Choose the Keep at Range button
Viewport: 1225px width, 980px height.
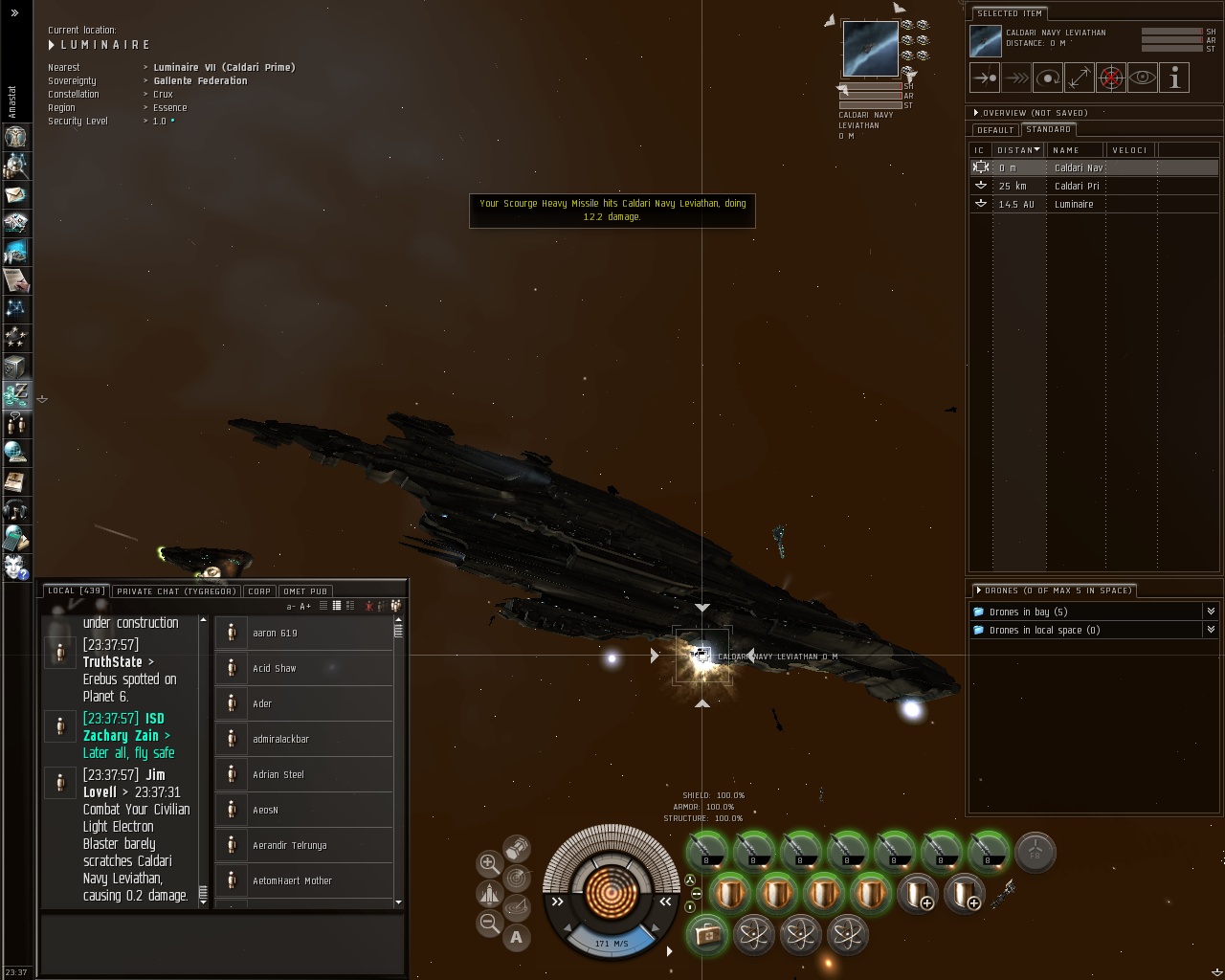(x=1079, y=78)
